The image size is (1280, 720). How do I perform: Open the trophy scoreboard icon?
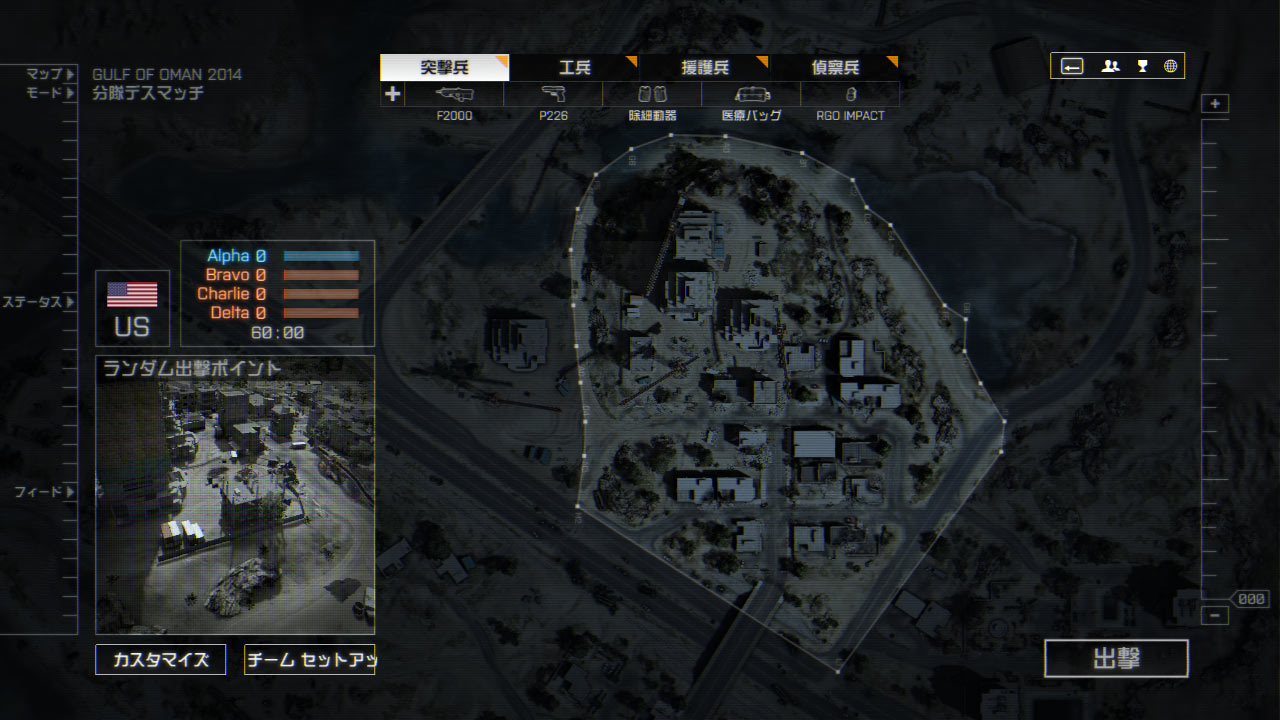coord(1142,66)
